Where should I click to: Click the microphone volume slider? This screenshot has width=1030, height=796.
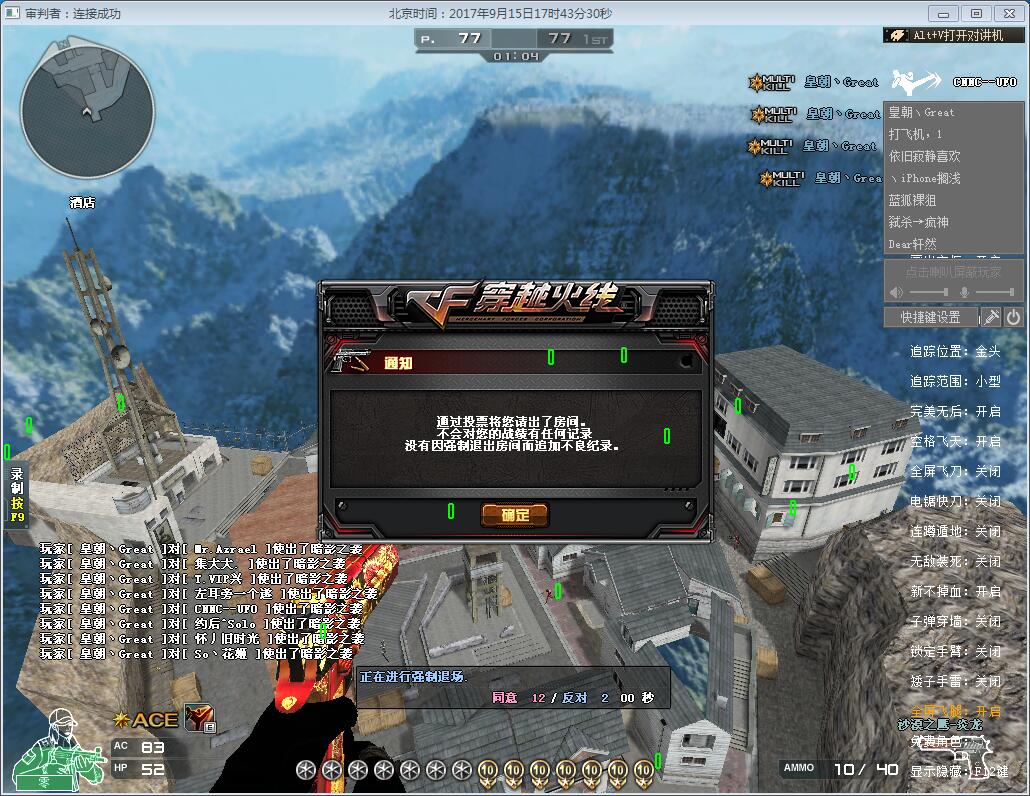995,292
